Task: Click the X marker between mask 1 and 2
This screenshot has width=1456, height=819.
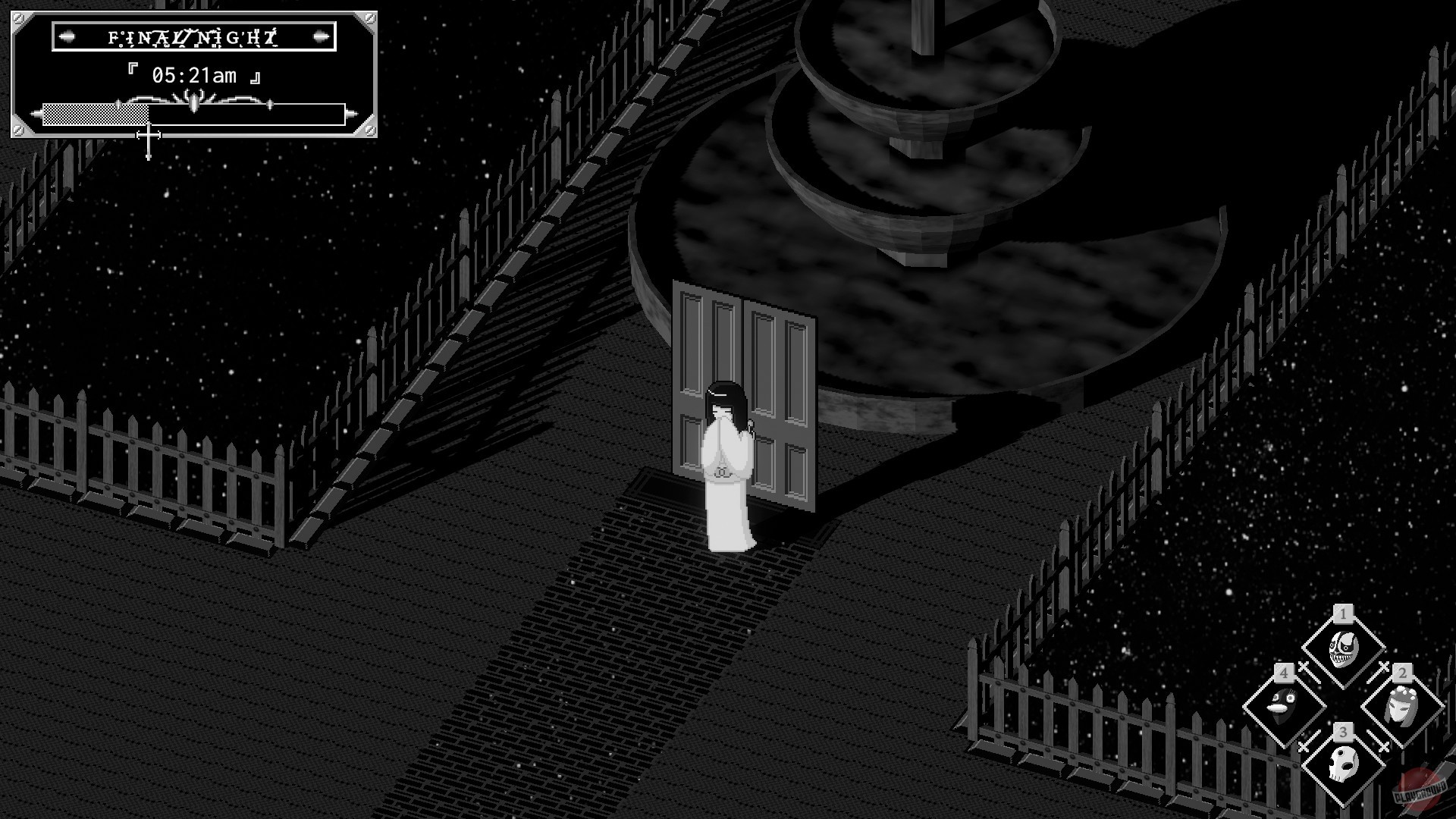Action: click(1383, 667)
